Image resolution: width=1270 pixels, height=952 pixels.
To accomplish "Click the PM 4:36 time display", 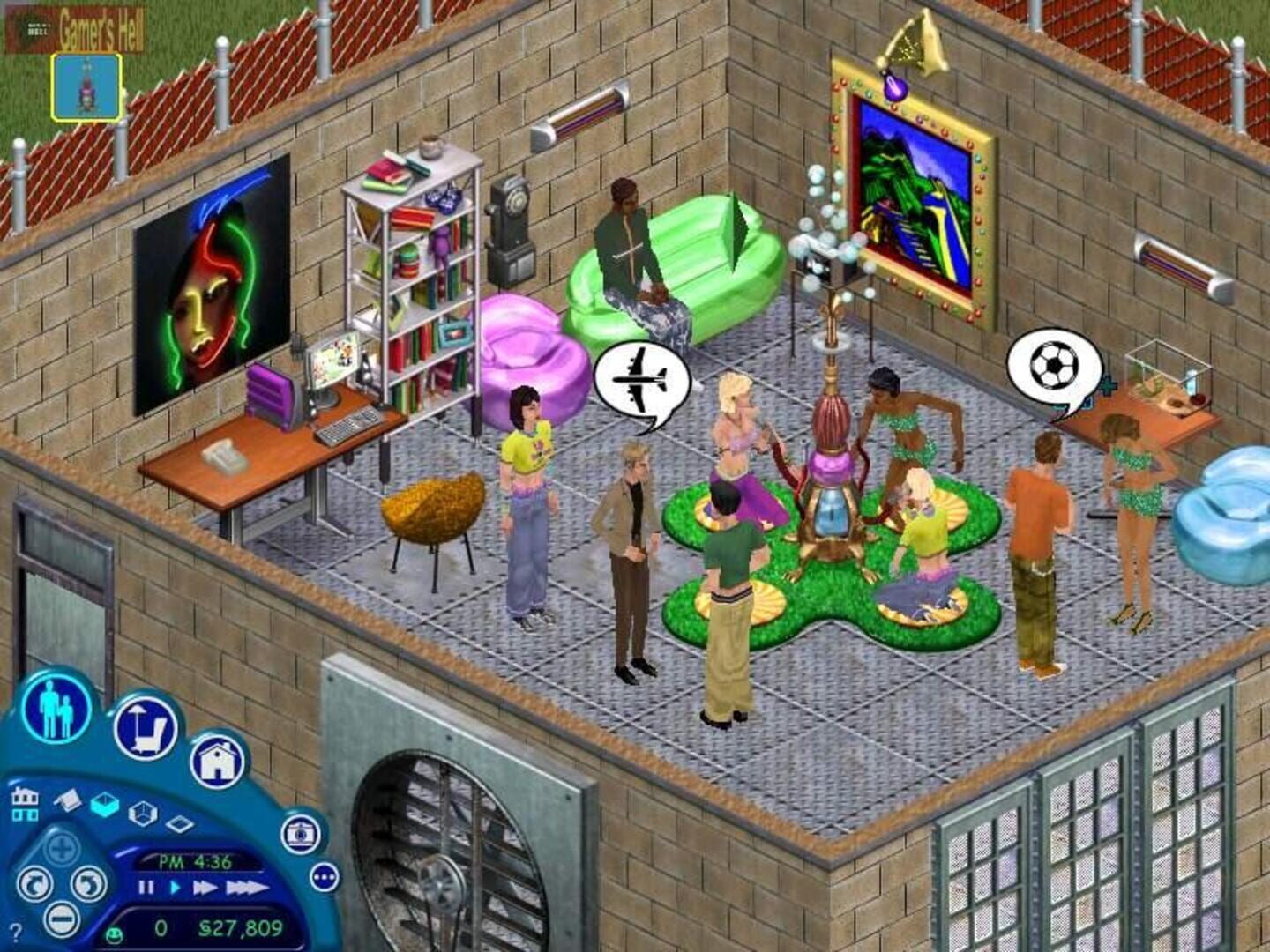I will [x=196, y=860].
